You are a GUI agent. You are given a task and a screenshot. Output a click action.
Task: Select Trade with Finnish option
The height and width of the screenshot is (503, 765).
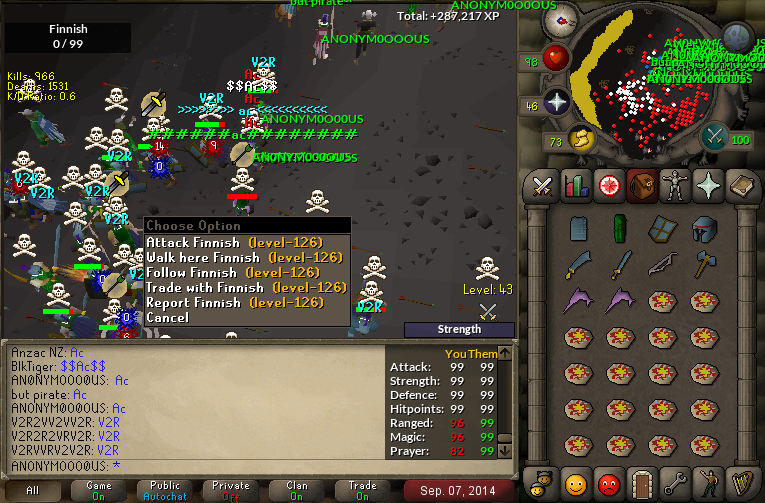(205, 288)
